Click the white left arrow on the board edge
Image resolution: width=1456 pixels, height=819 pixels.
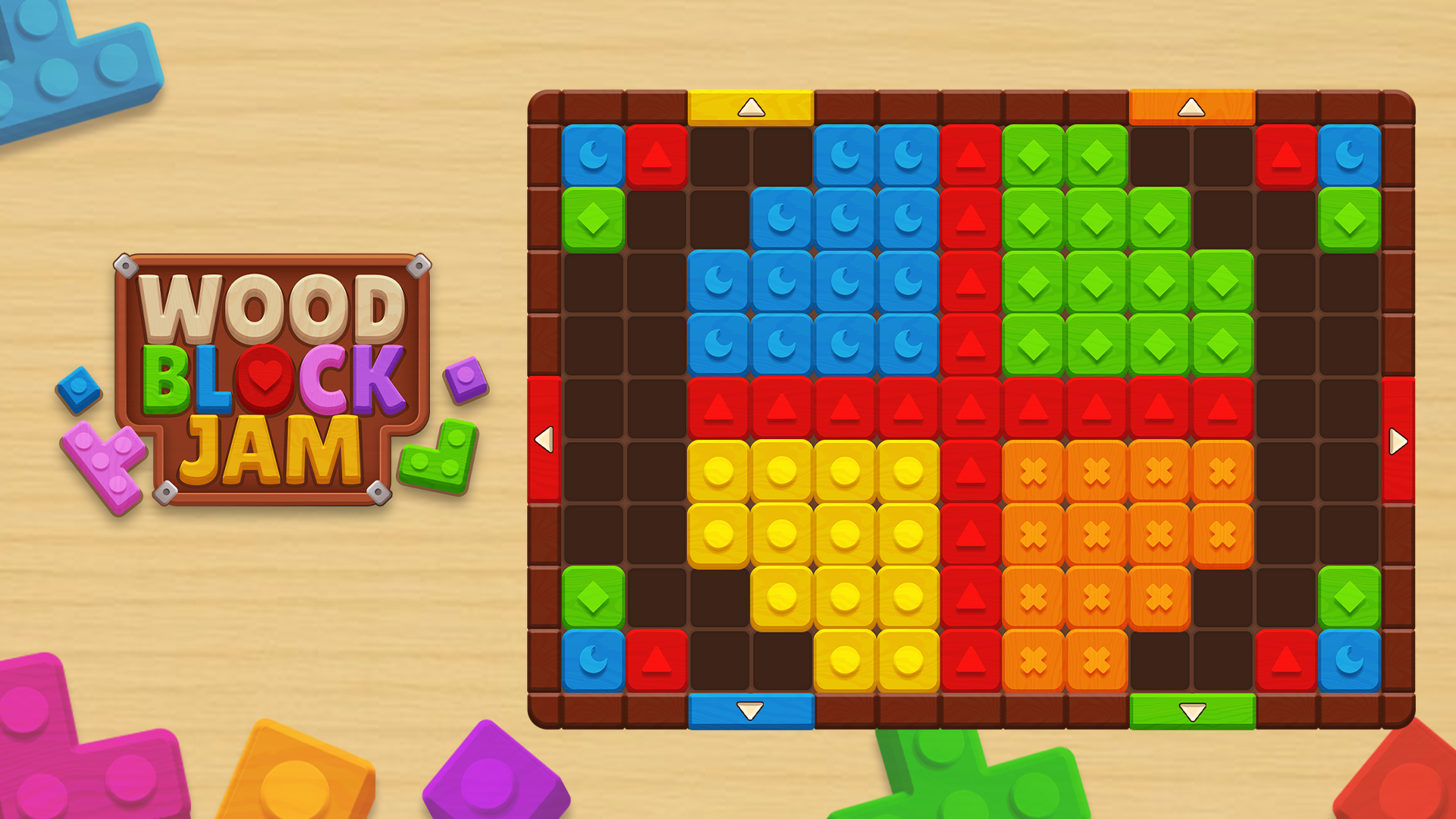tap(543, 440)
